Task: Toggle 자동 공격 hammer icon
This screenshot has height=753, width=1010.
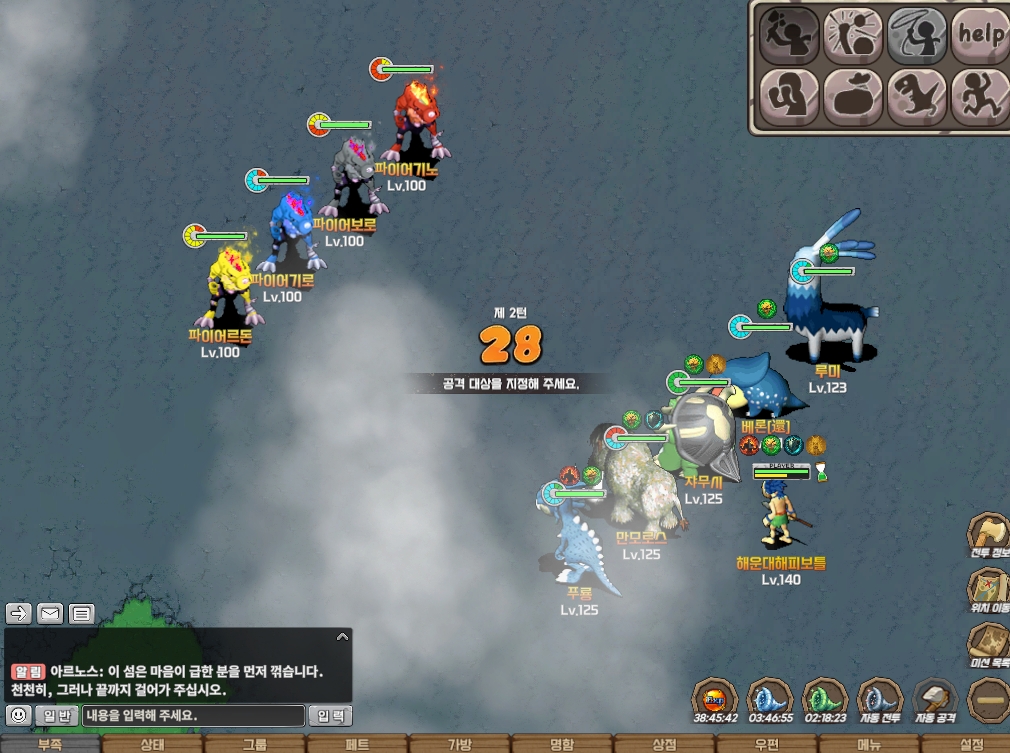Action: click(x=936, y=698)
